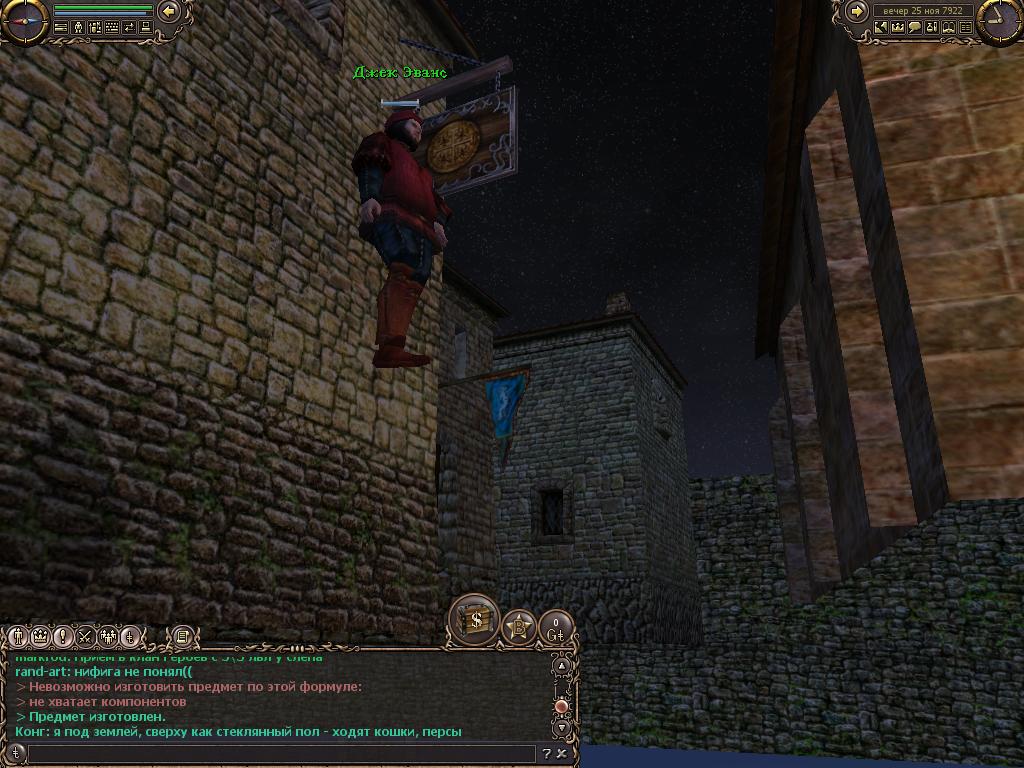Open the open-book journal icon

(949, 28)
